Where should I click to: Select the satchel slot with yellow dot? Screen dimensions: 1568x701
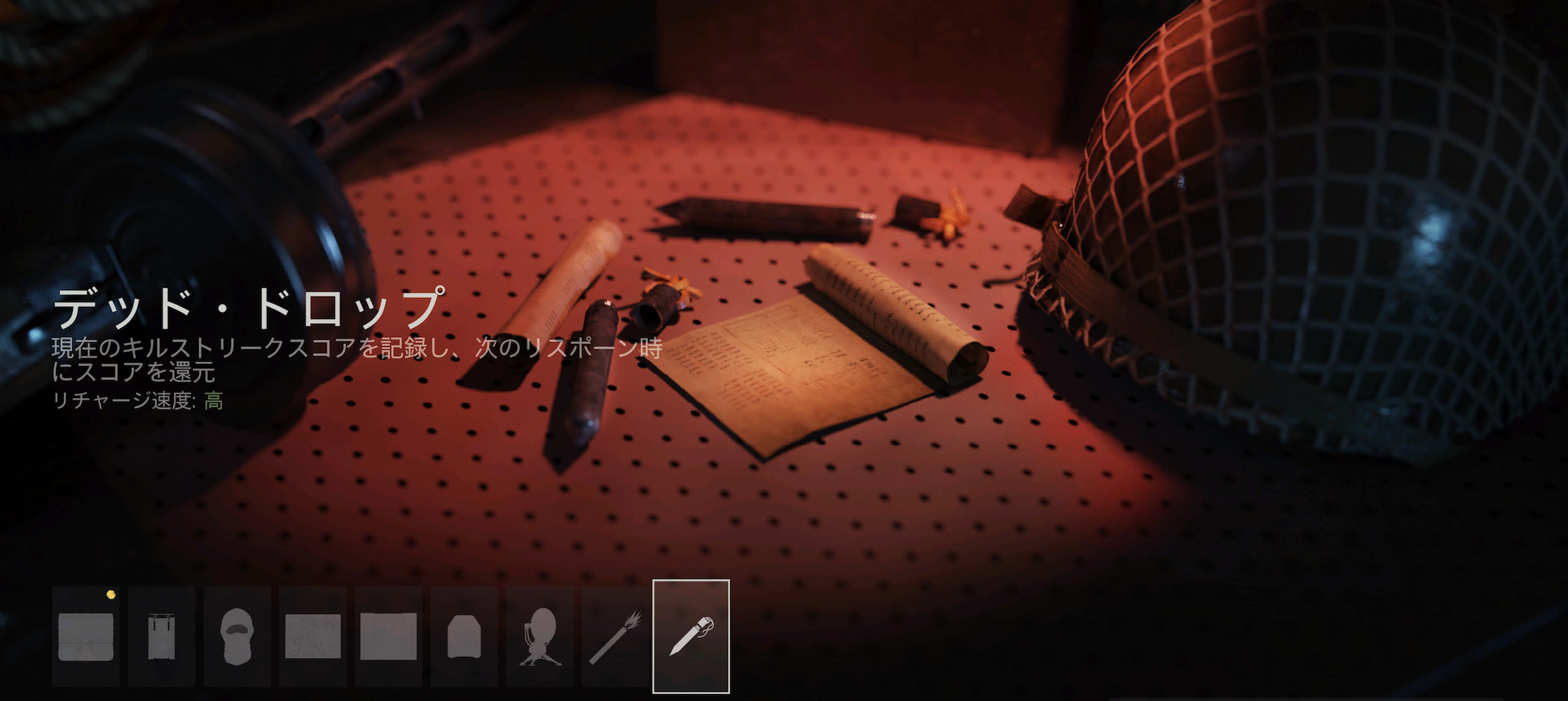click(x=85, y=637)
